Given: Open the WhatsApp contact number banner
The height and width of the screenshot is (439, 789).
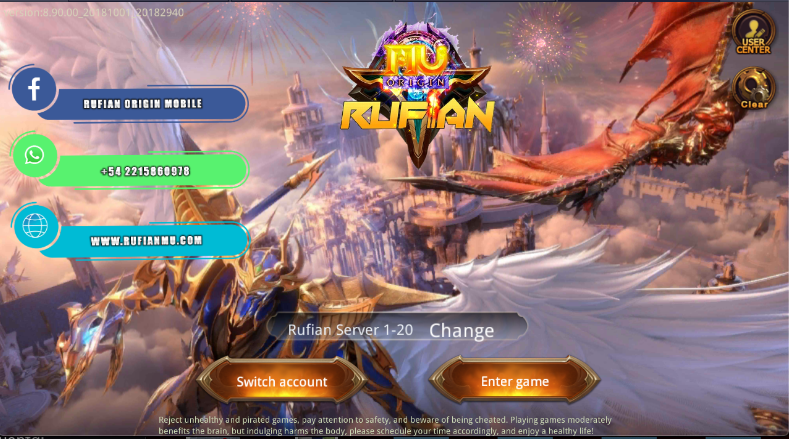Looking at the screenshot, I should coord(144,171).
